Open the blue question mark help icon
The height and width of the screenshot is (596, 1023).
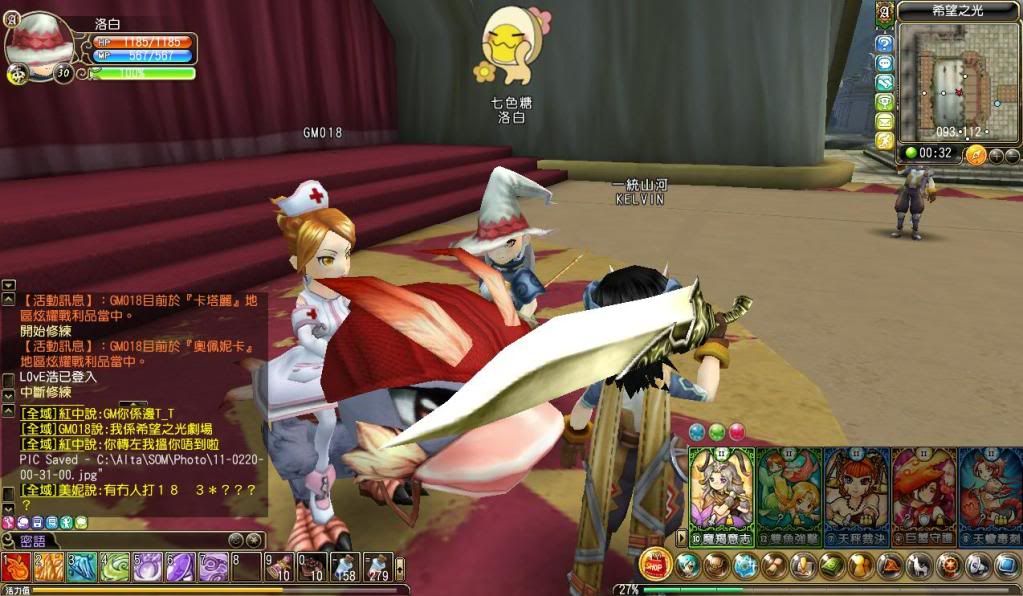[x=884, y=44]
